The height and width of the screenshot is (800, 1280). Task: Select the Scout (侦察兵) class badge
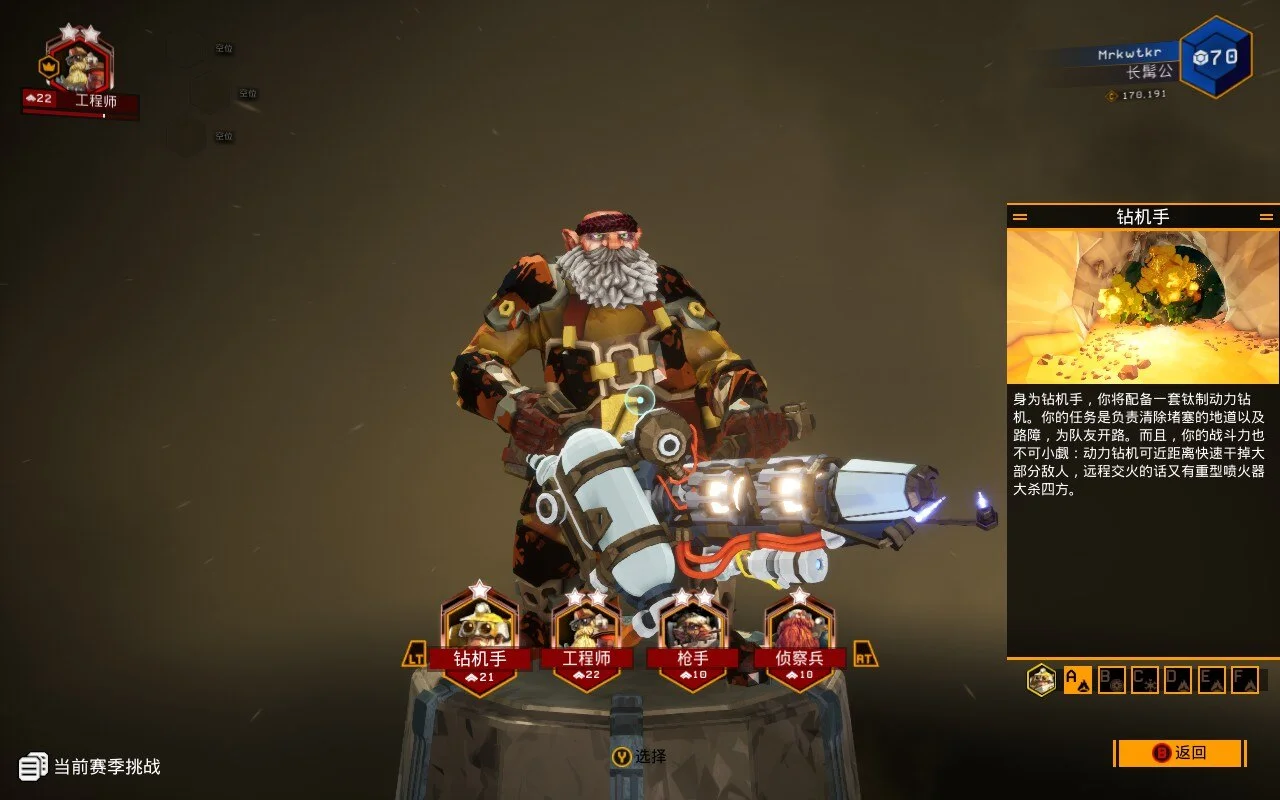799,640
